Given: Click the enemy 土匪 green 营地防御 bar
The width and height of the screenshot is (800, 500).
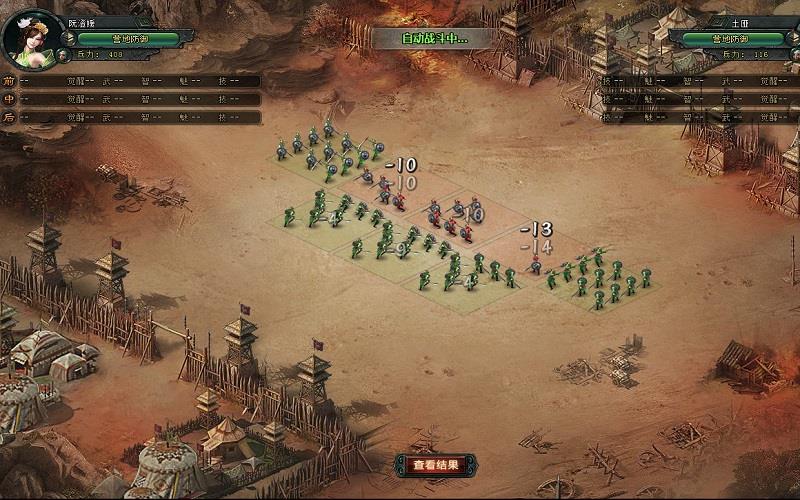Looking at the screenshot, I should (x=732, y=39).
